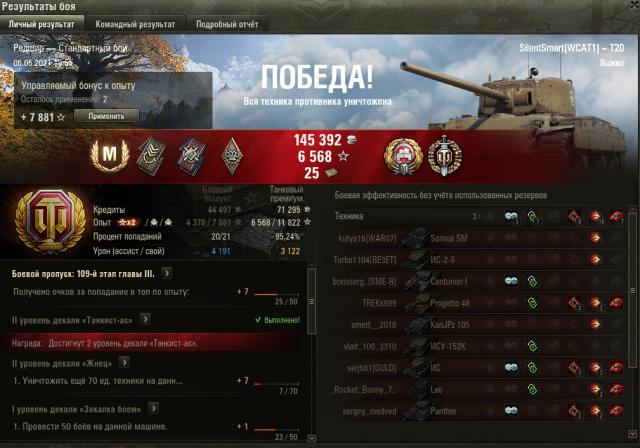640x448 pixels.
Task: Click the Применить bonus button
Action: 106,116
